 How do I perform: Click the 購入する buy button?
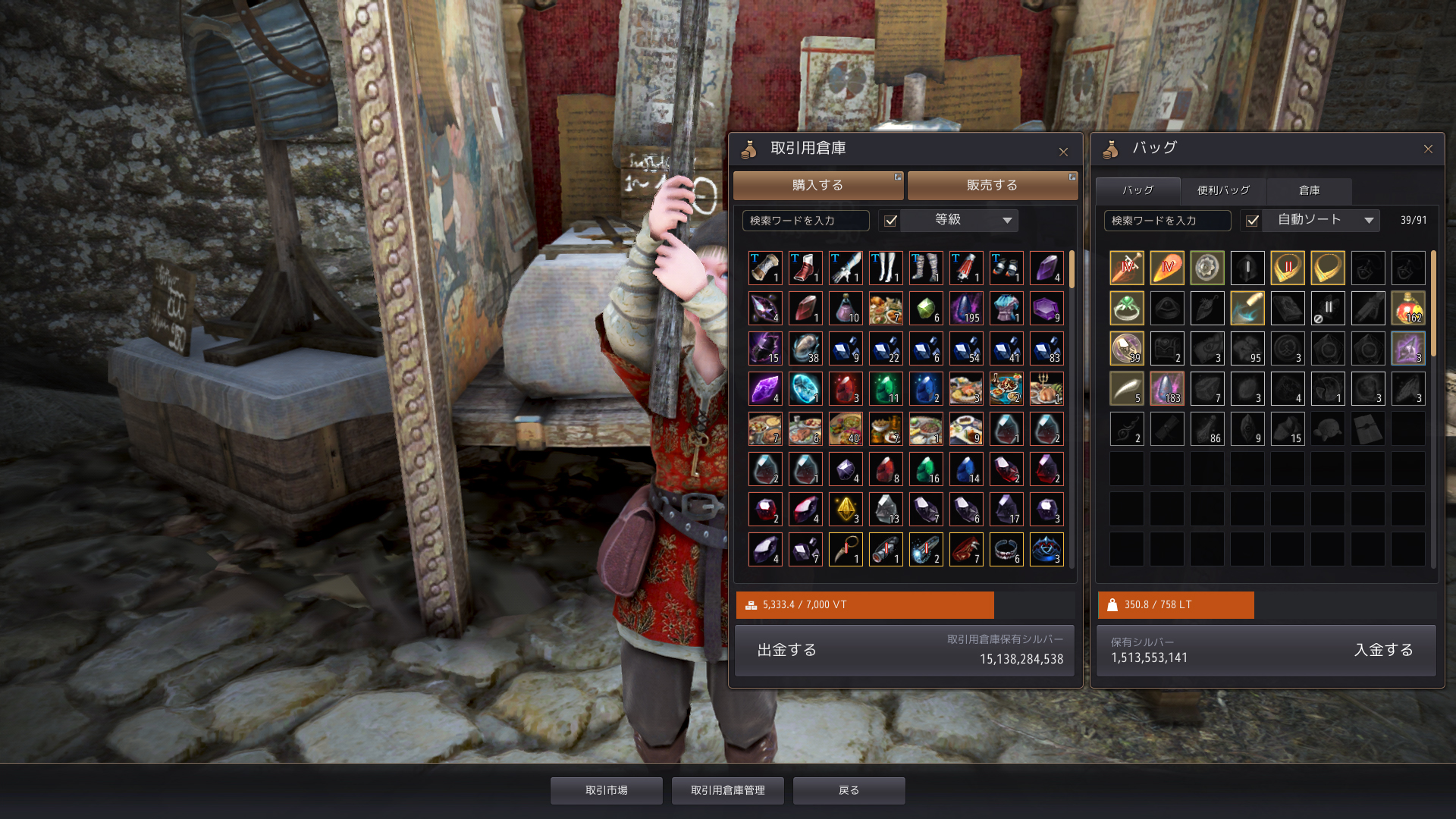tap(817, 185)
